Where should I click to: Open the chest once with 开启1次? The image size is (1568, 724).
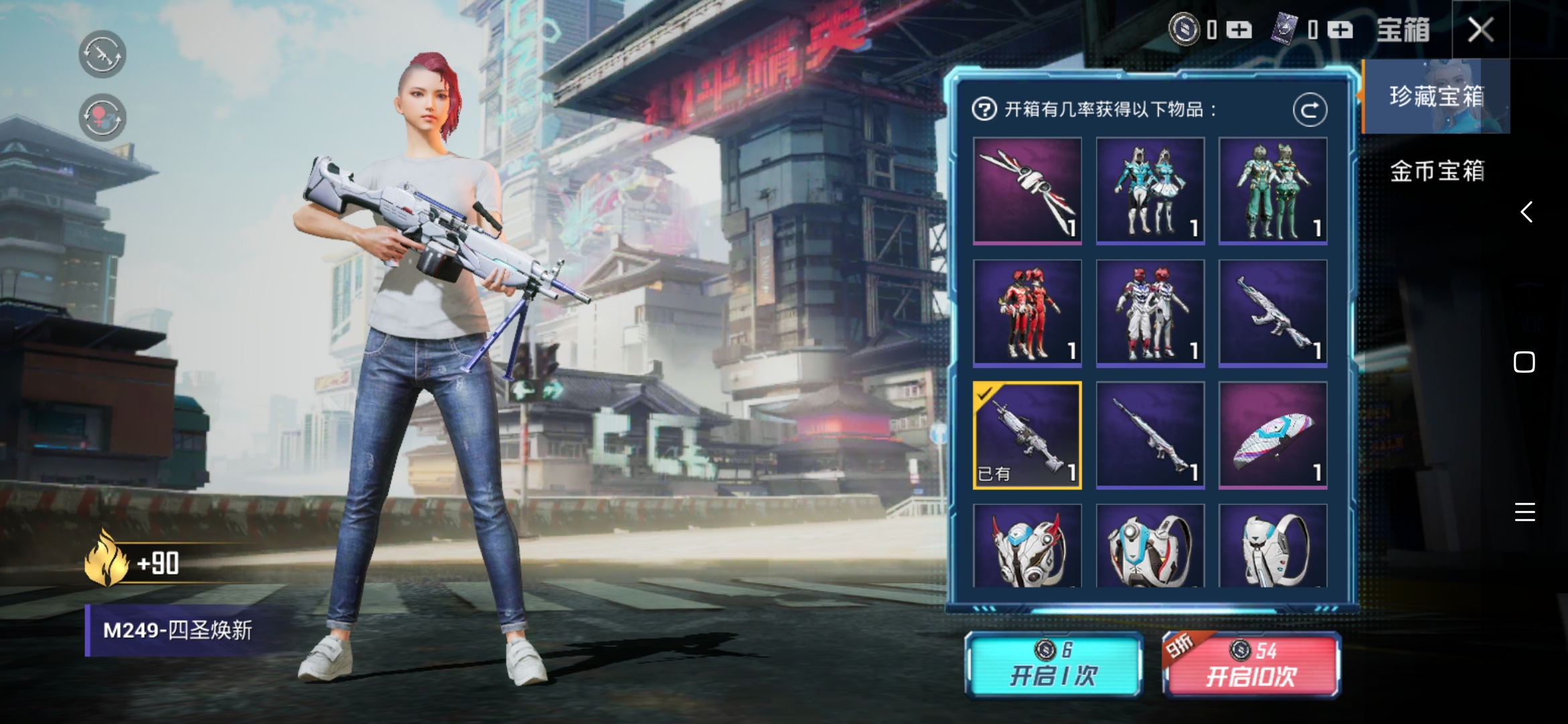(1053, 665)
